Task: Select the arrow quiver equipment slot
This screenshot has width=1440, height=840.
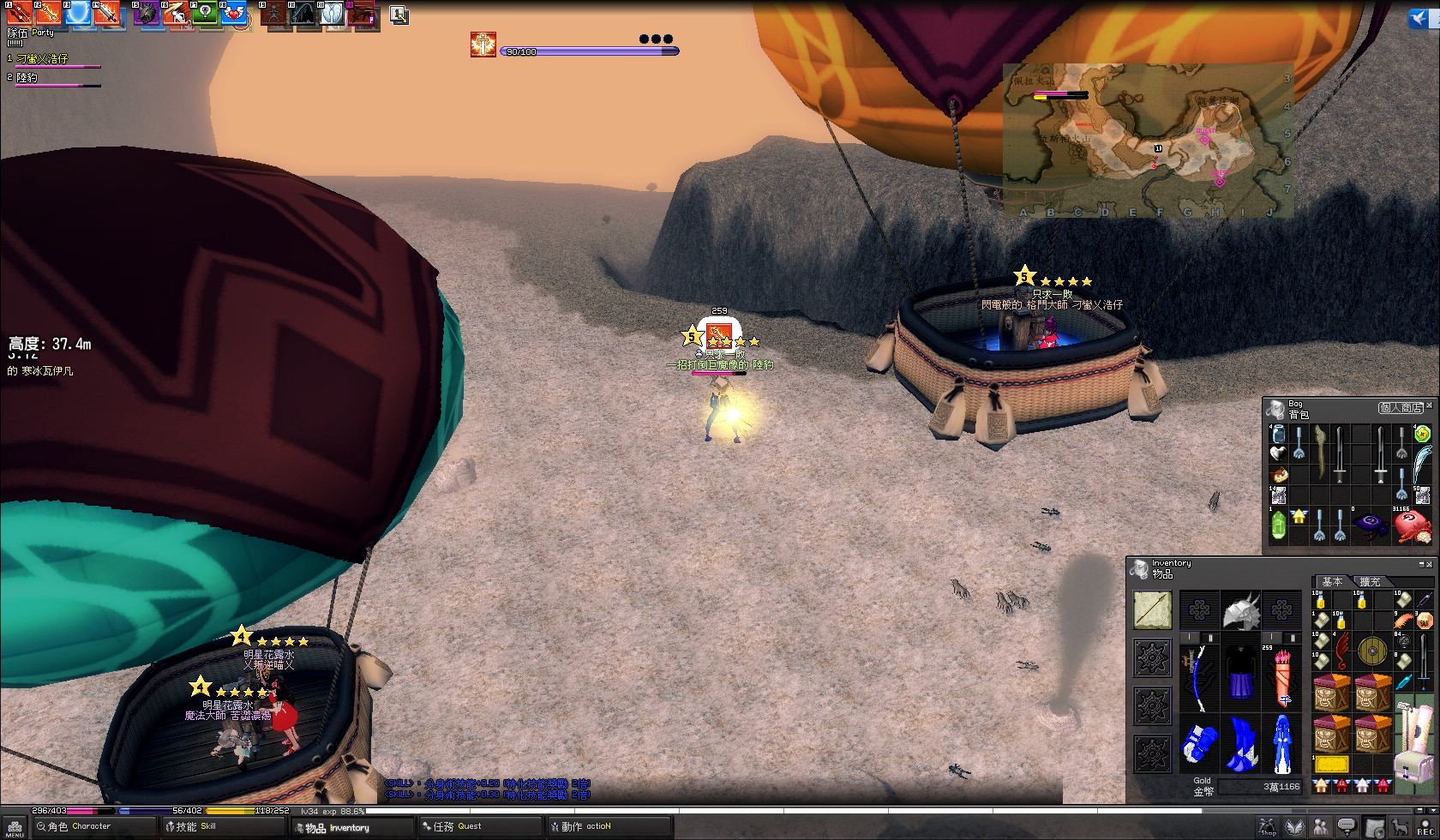Action: pyautogui.click(x=1282, y=677)
